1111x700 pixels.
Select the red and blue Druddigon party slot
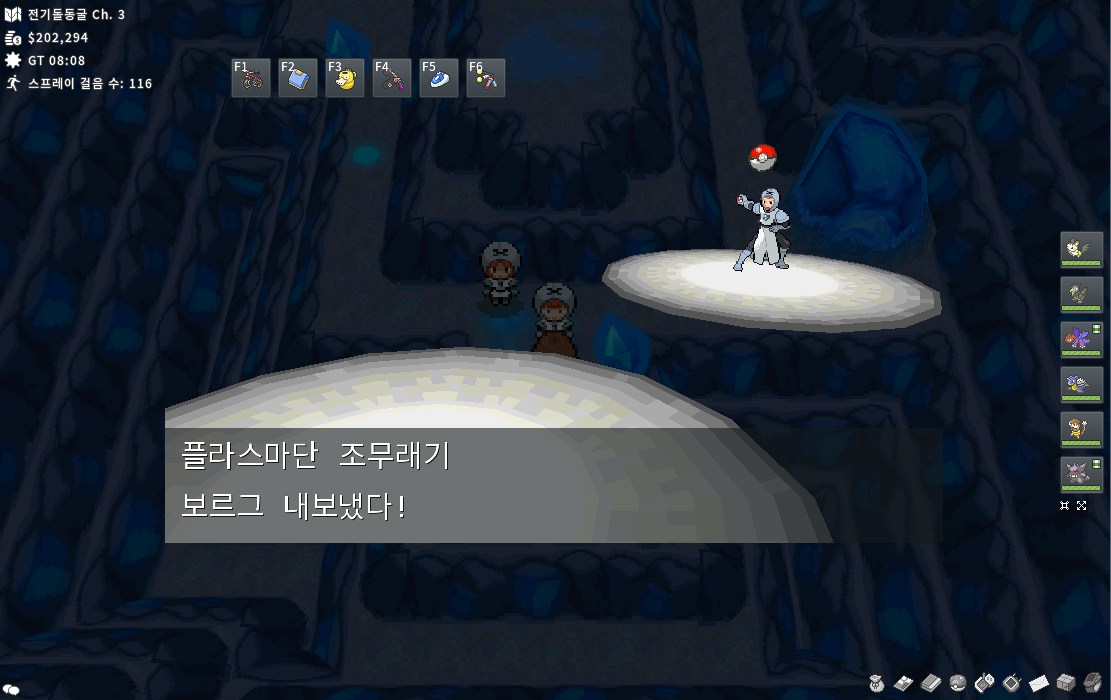[1081, 340]
